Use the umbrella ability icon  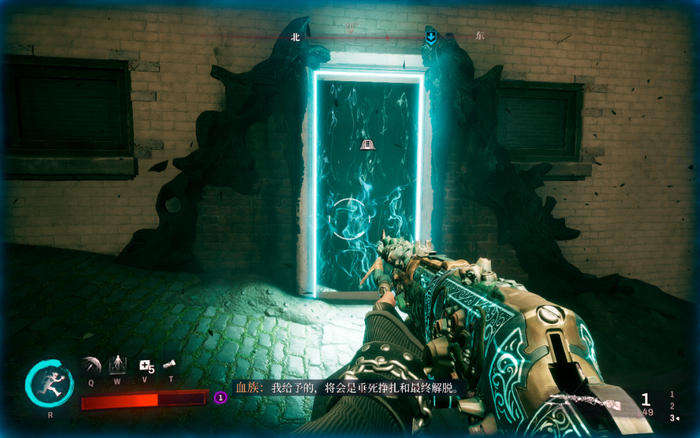tap(91, 365)
